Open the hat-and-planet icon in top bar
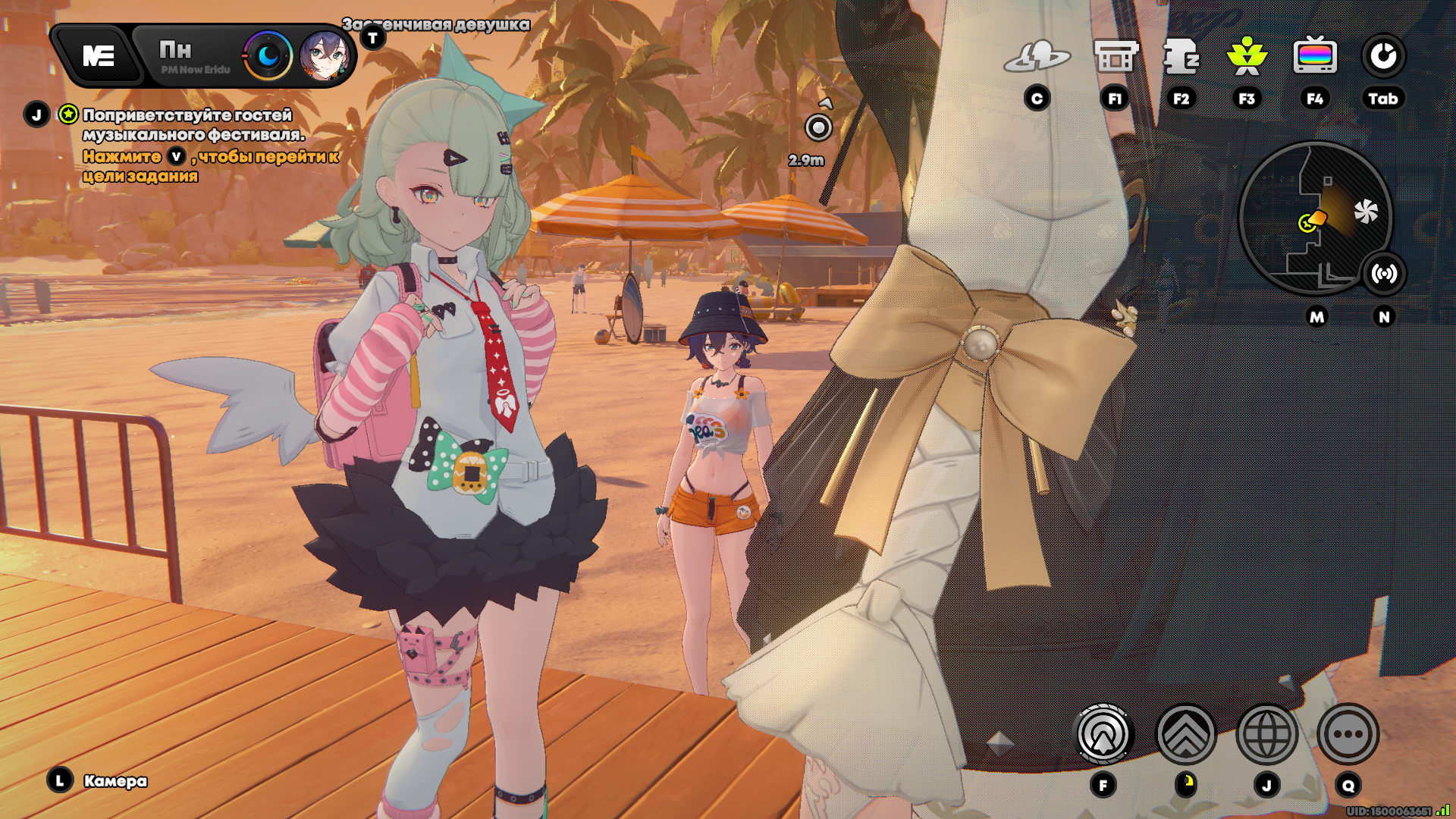 [1037, 56]
